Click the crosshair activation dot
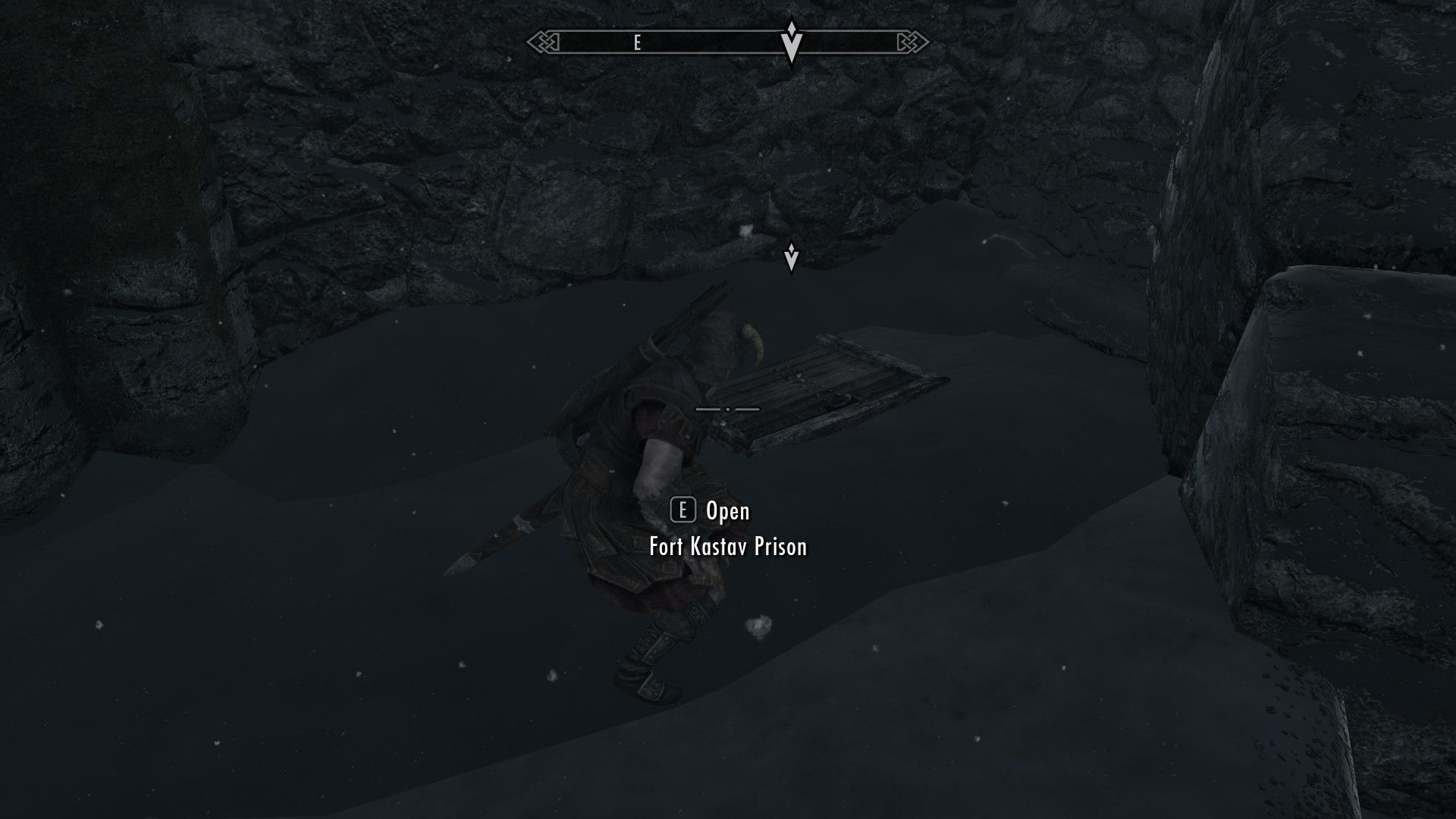The height and width of the screenshot is (819, 1456). [728, 409]
